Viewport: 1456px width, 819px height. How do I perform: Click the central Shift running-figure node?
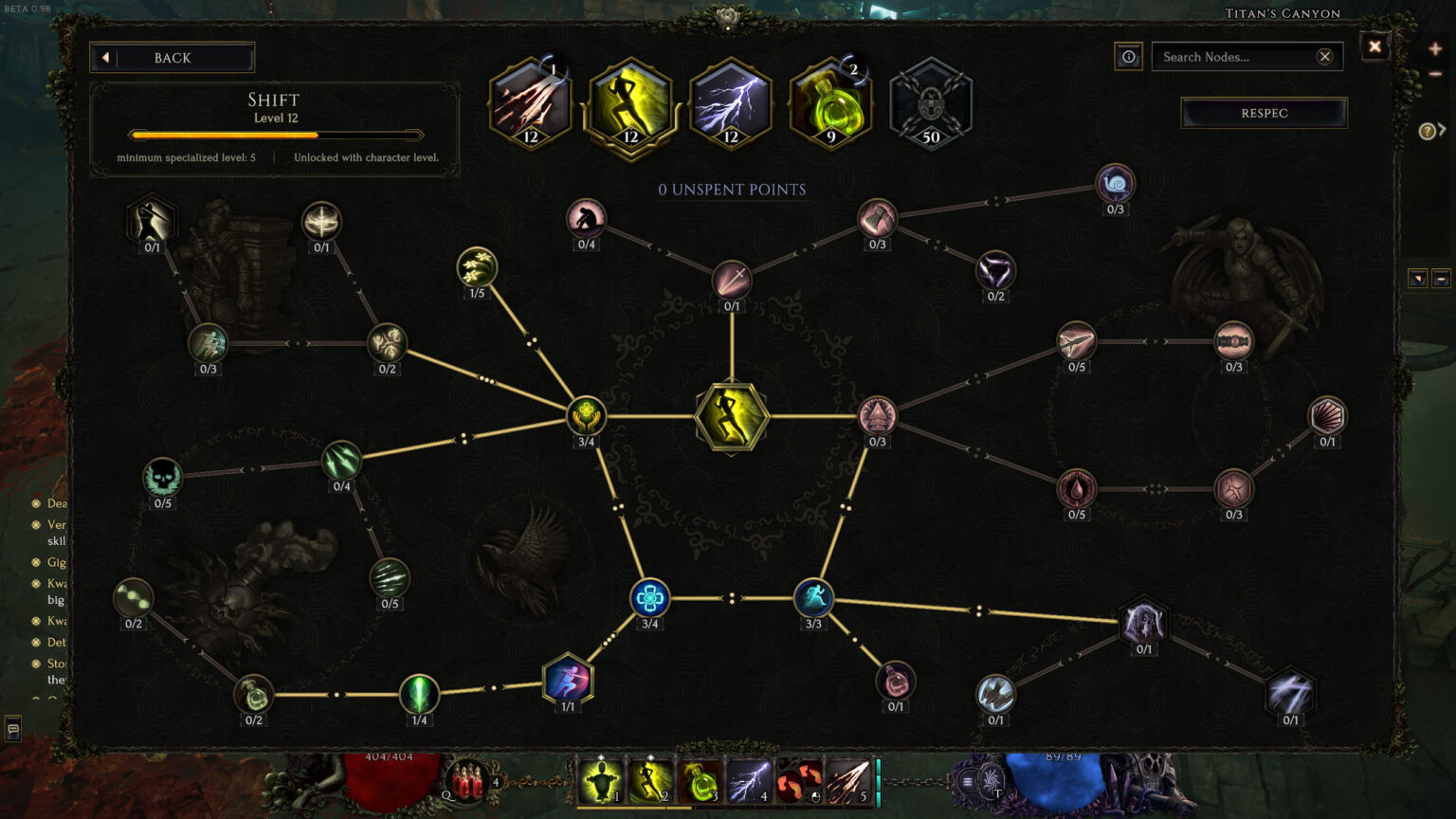[731, 416]
